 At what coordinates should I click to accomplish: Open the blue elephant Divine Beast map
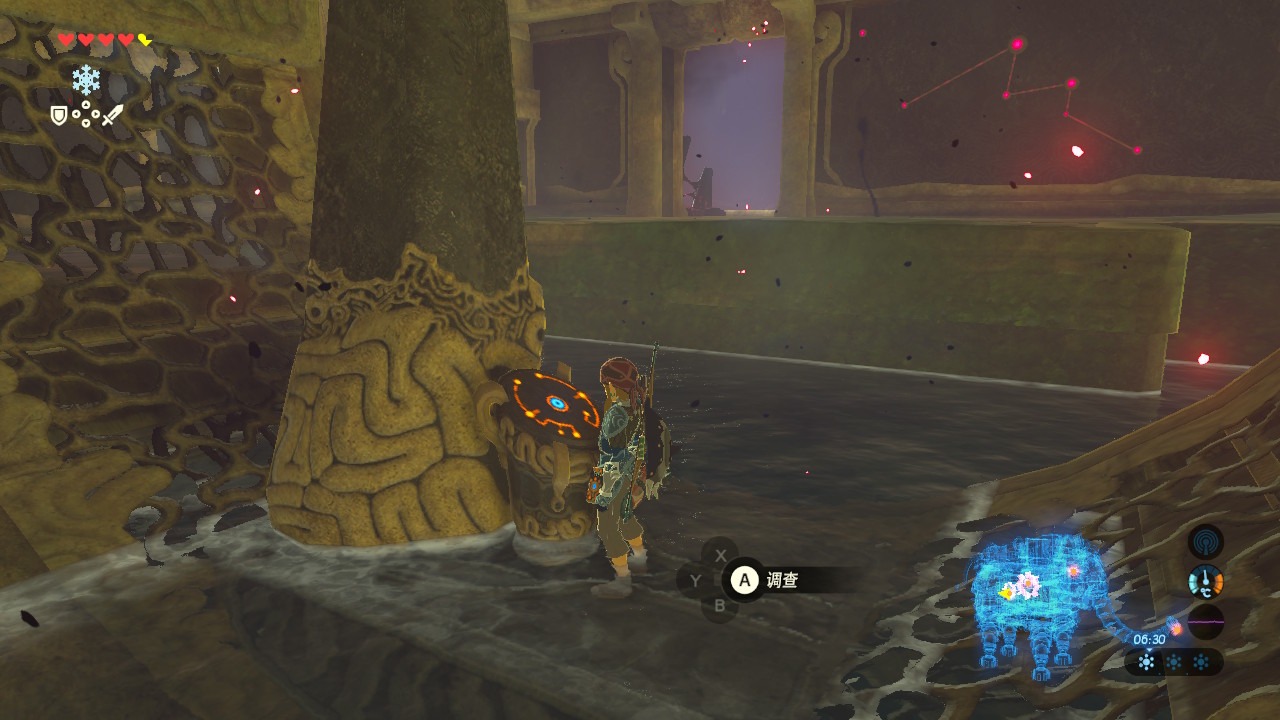pos(1040,600)
